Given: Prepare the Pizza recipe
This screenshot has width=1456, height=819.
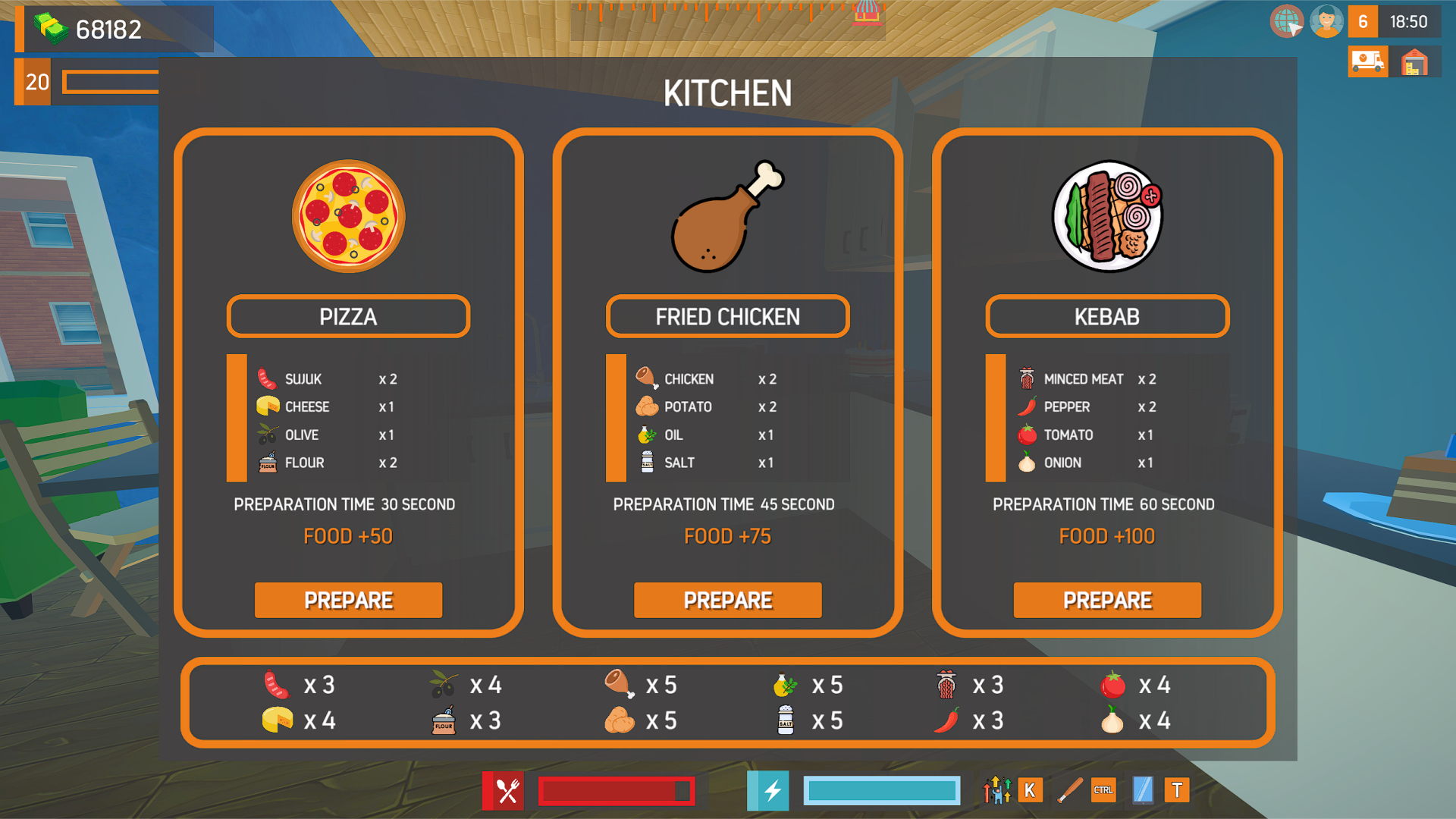Looking at the screenshot, I should click(348, 600).
